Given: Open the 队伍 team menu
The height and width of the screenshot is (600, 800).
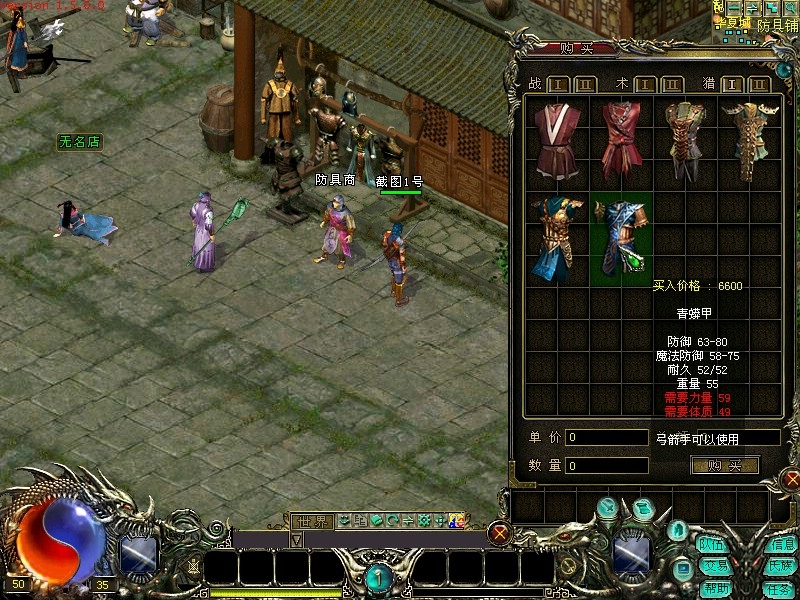Looking at the screenshot, I should pyautogui.click(x=712, y=545).
